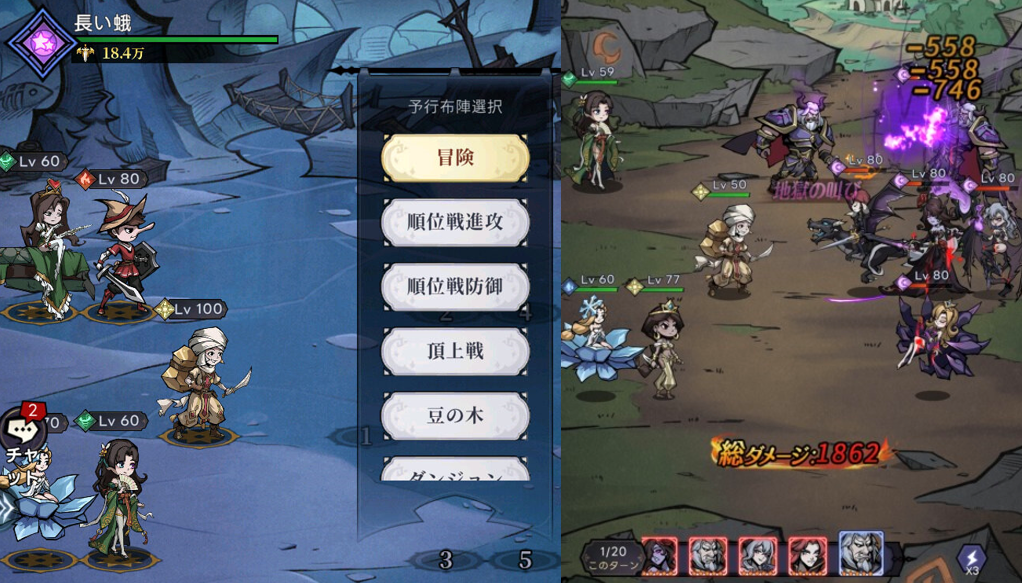Viewport: 1022px width, 583px height.
Task: Select the partially hidden ダンジョン entry
Action: click(x=455, y=470)
